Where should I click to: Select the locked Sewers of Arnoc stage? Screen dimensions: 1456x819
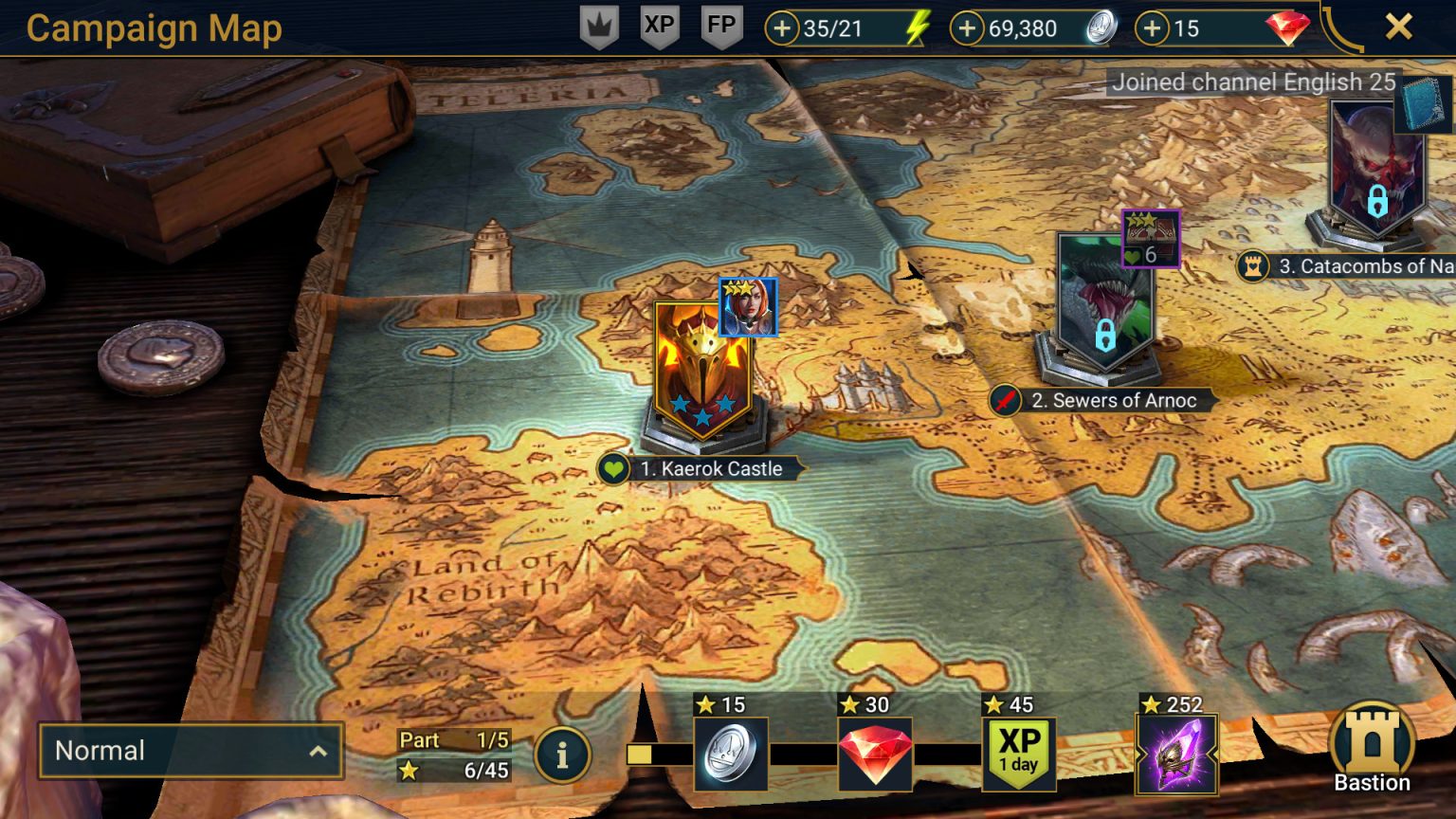[x=1105, y=303]
